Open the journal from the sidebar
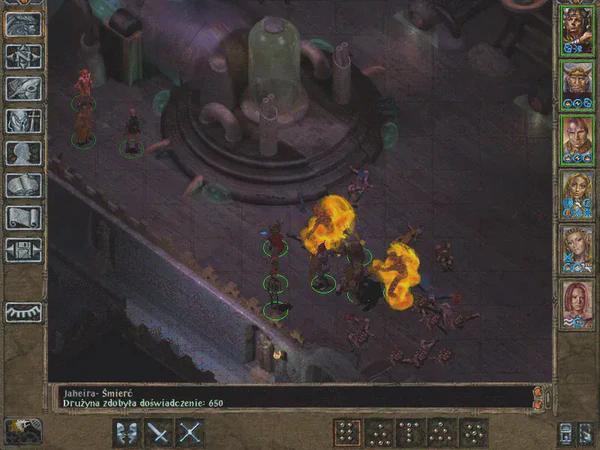 23,89
